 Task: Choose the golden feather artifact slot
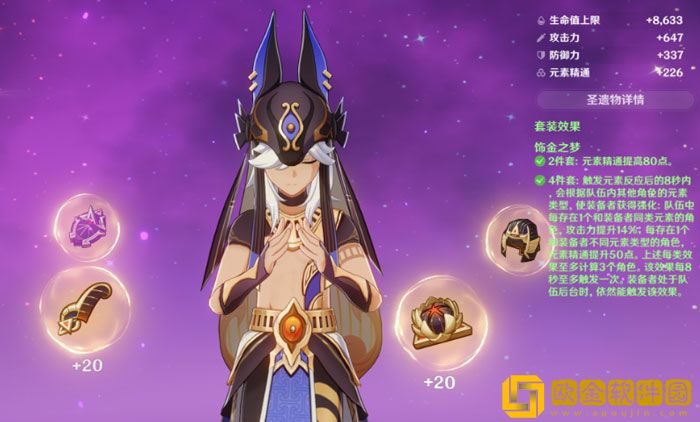[x=85, y=310]
